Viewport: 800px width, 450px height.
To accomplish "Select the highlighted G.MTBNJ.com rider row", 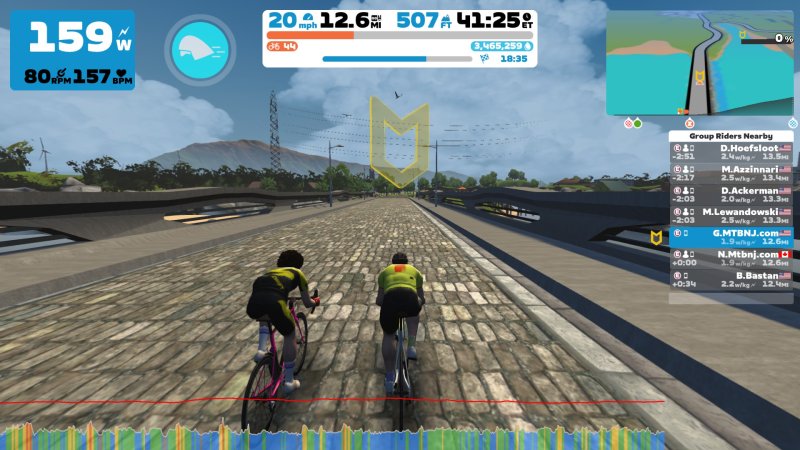I will (731, 236).
